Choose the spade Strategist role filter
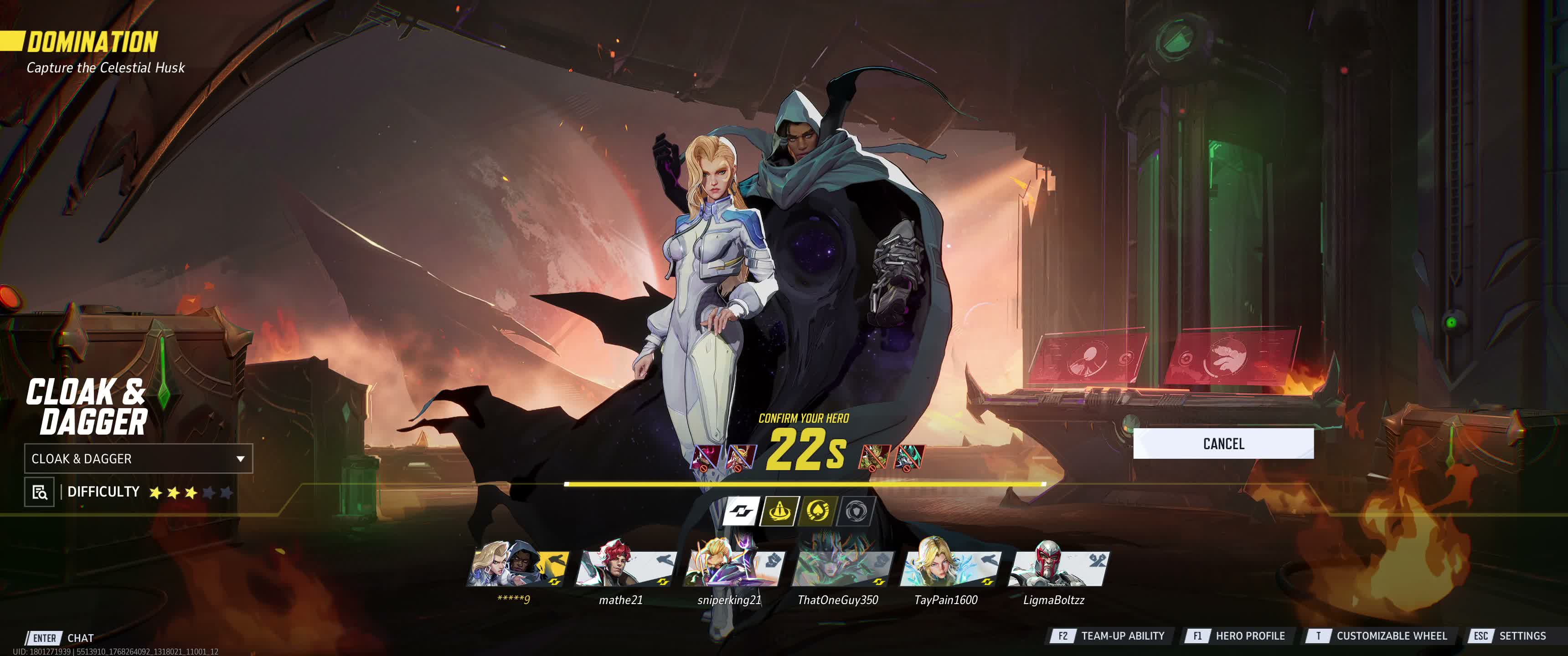Image resolution: width=1568 pixels, height=656 pixels. pos(817,511)
